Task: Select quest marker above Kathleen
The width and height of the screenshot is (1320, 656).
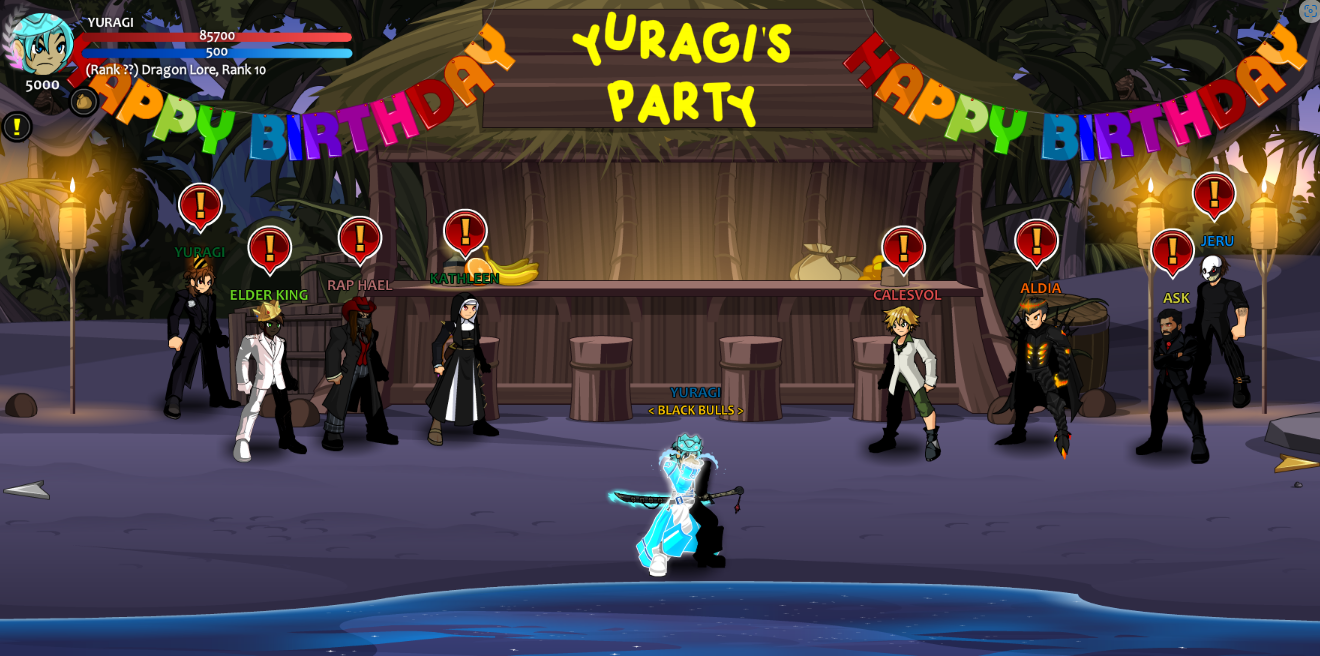Action: pos(465,233)
